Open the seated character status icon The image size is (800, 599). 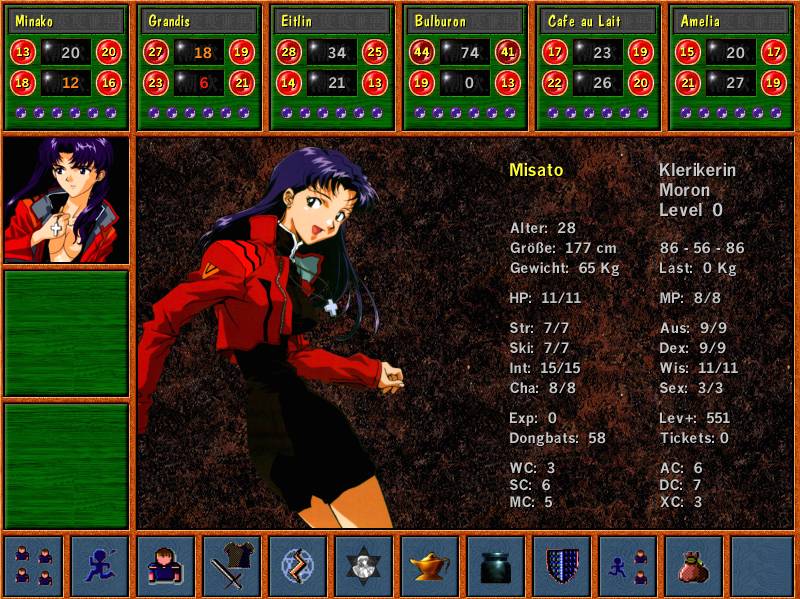tap(166, 566)
